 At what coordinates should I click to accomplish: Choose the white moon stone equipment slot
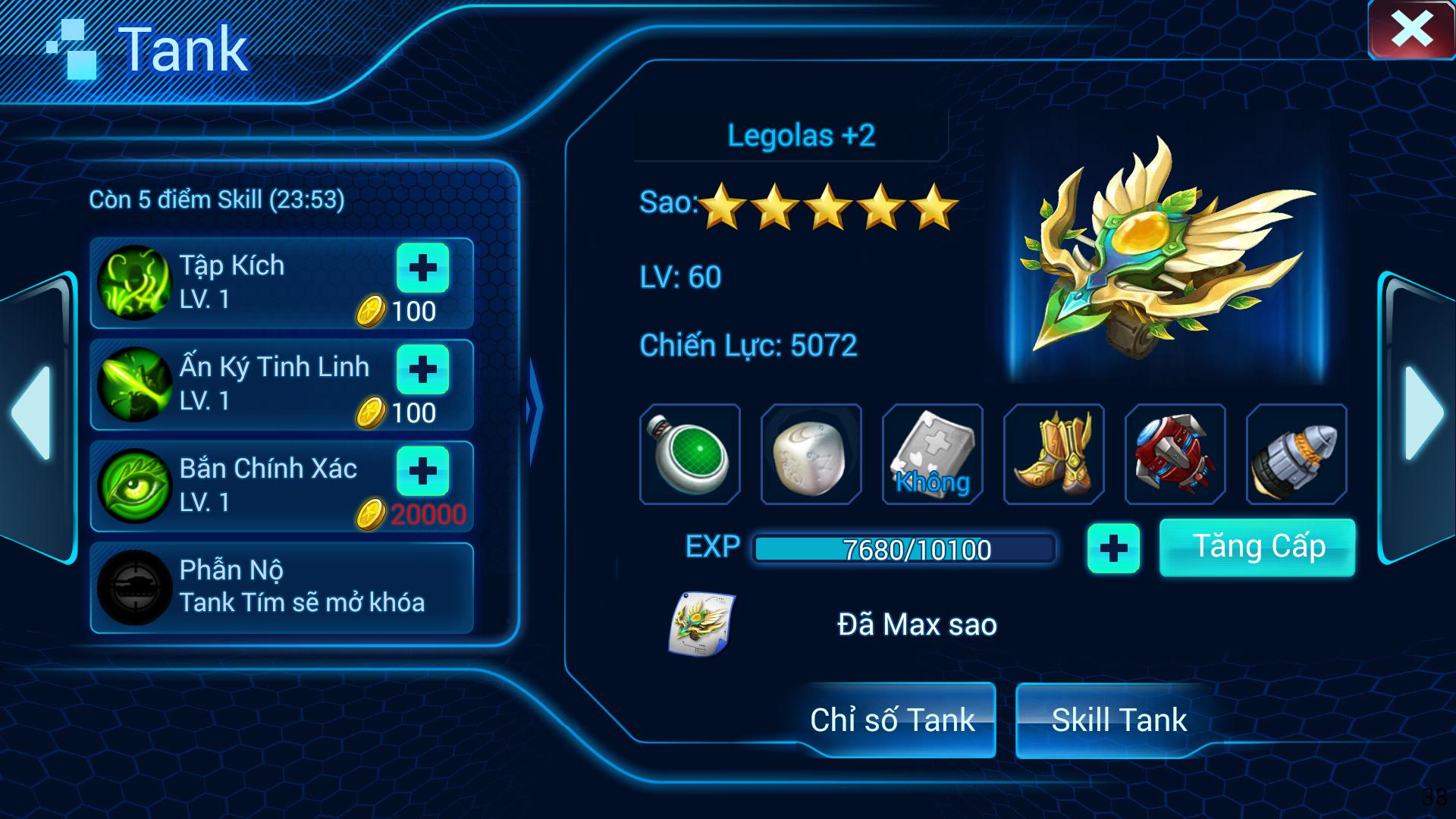811,454
